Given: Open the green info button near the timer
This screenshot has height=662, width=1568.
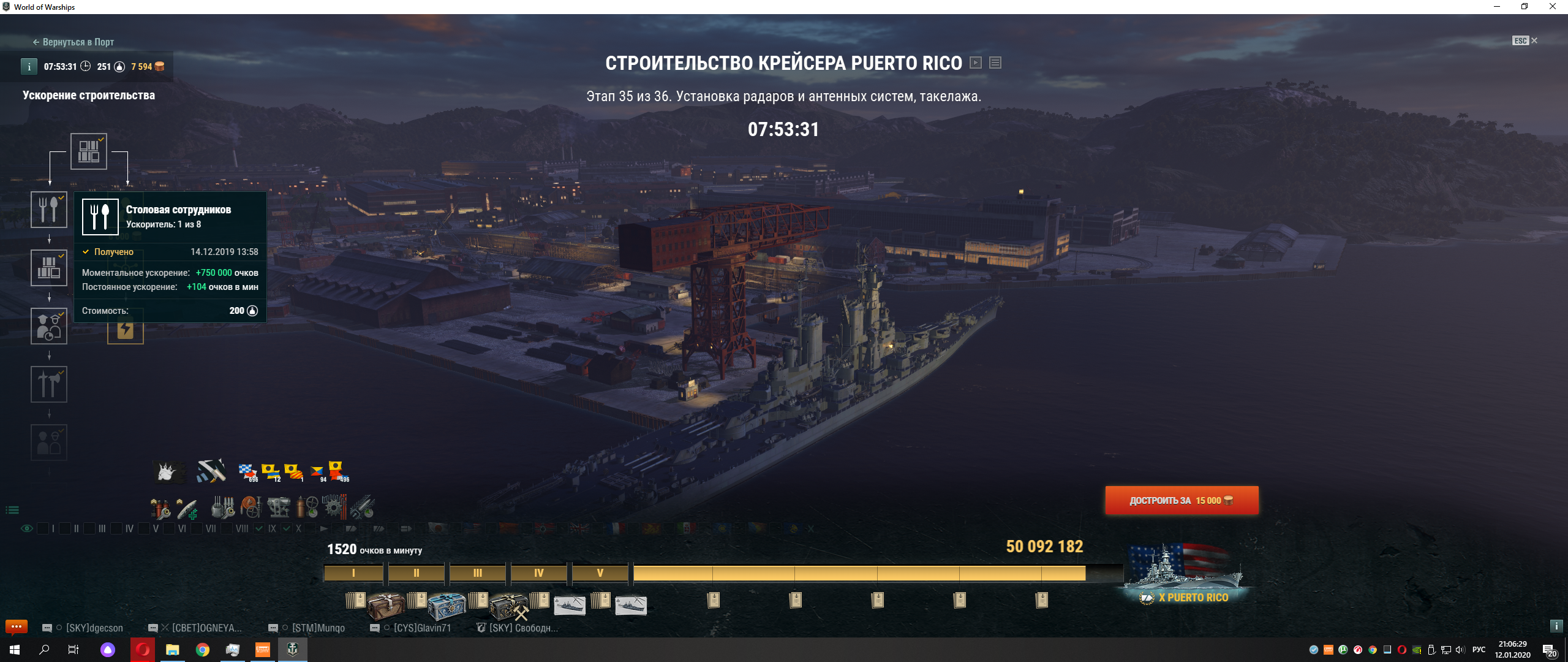Looking at the screenshot, I should click(x=29, y=67).
